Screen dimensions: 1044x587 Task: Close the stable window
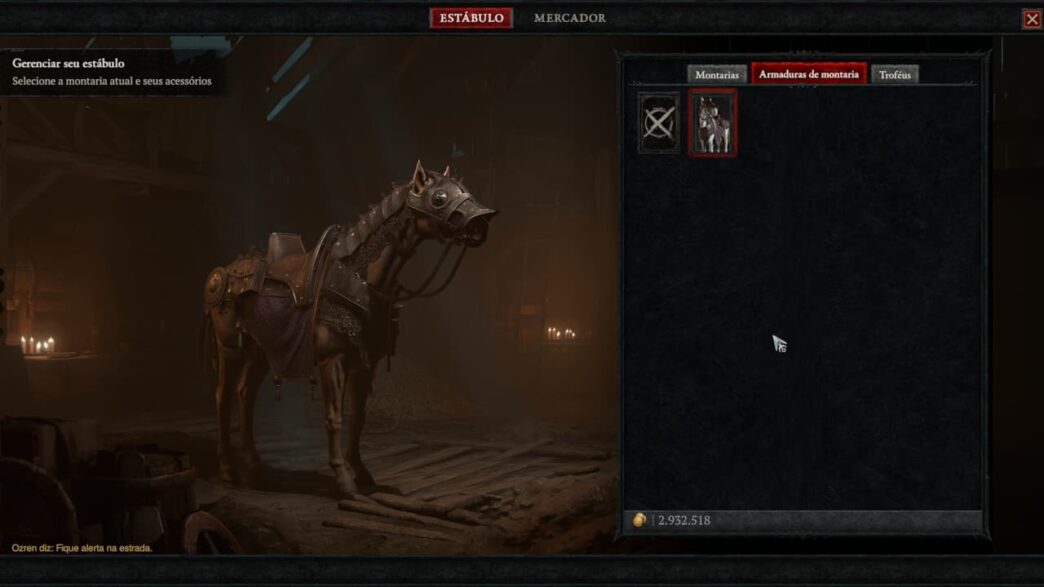1032,19
